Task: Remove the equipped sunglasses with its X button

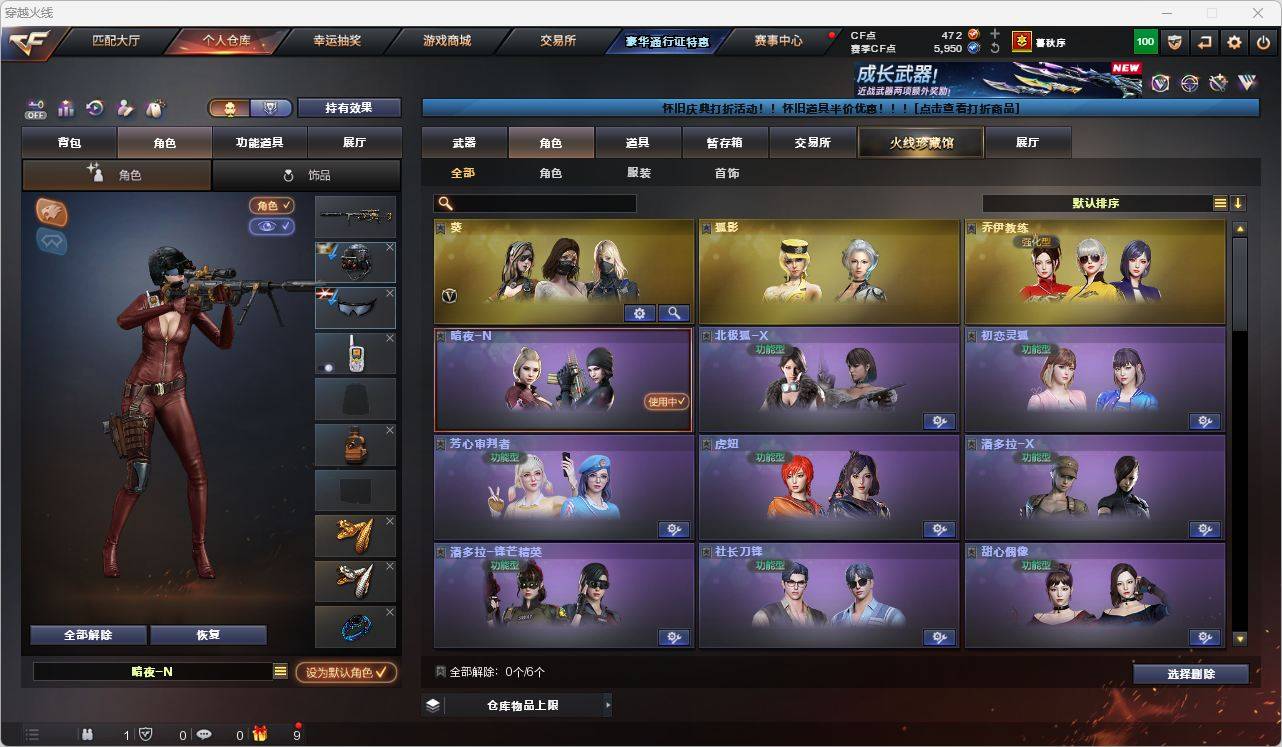Action: coord(389,292)
